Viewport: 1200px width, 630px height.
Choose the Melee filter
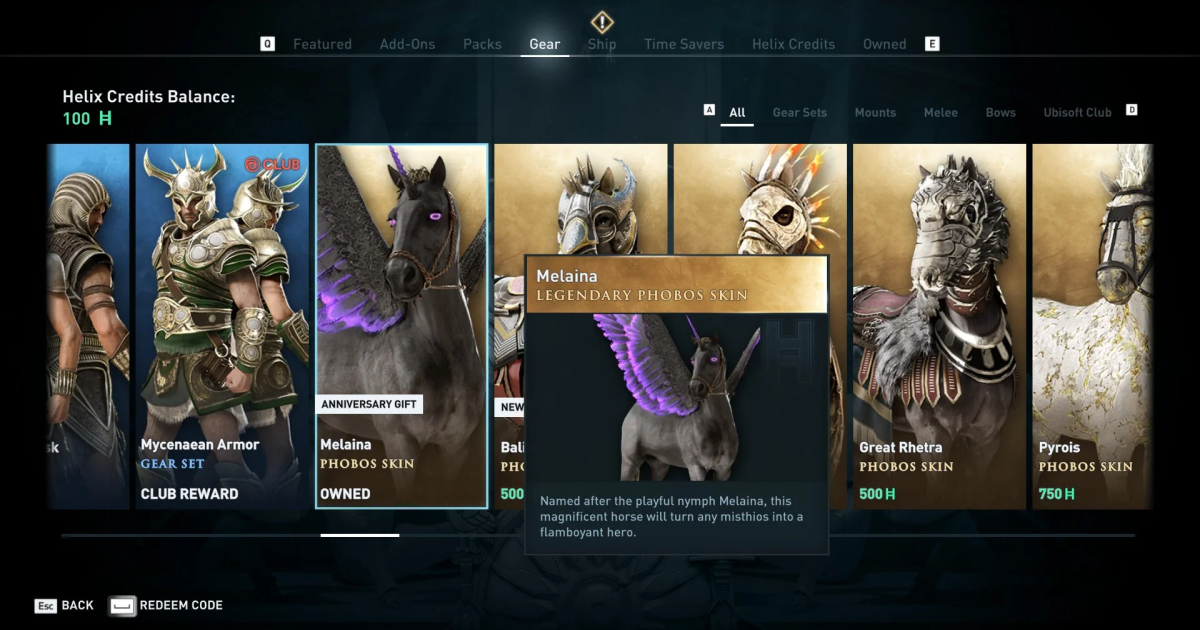point(941,112)
